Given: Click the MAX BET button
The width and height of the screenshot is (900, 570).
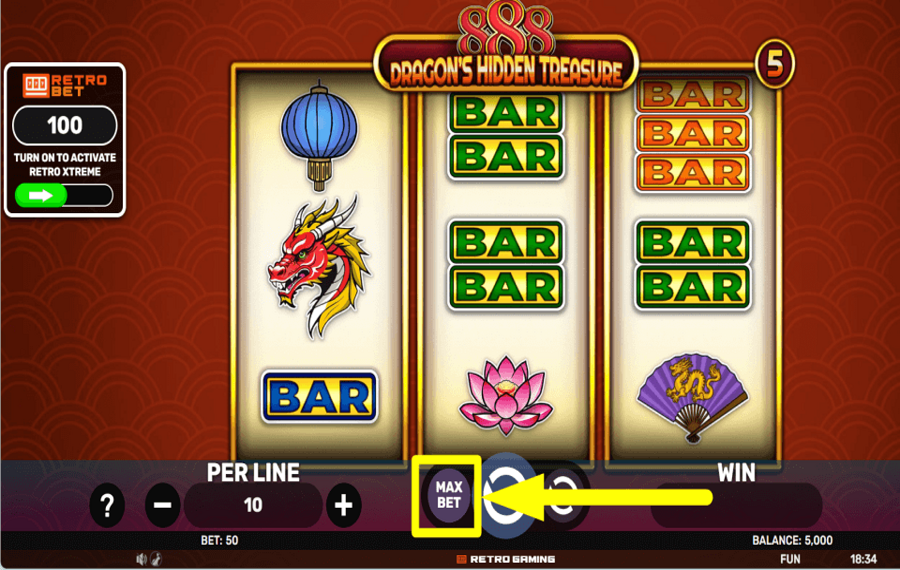Looking at the screenshot, I should [x=448, y=495].
